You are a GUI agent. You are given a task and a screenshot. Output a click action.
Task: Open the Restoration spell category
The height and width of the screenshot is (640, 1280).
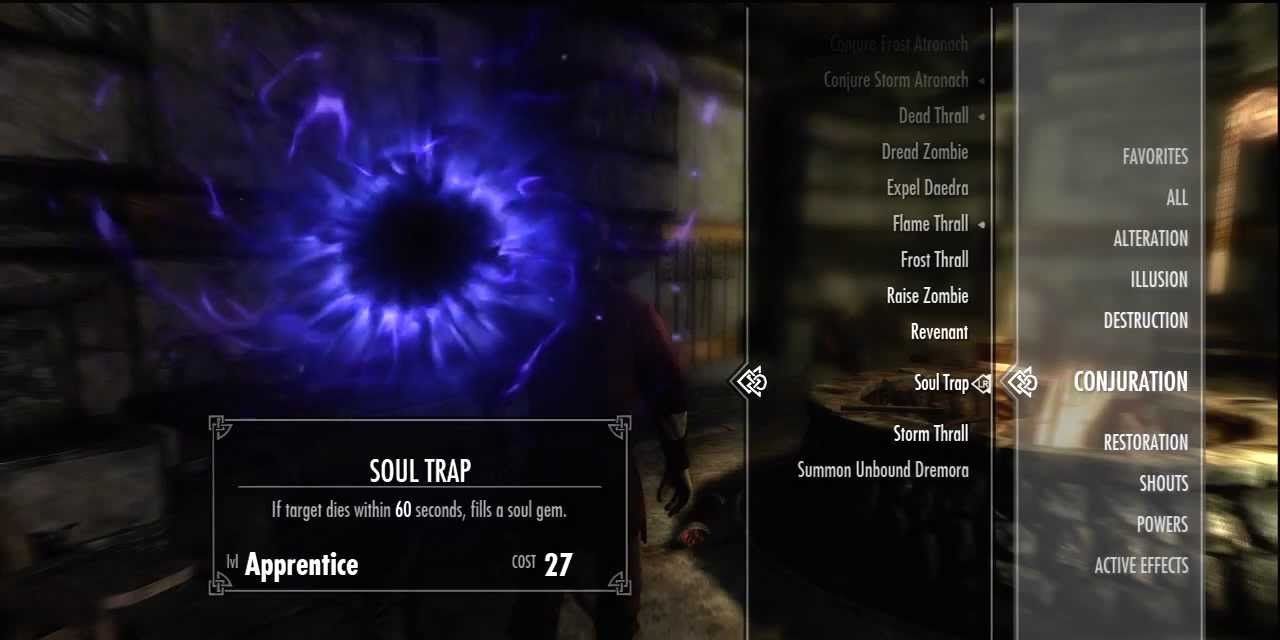[x=1145, y=443]
